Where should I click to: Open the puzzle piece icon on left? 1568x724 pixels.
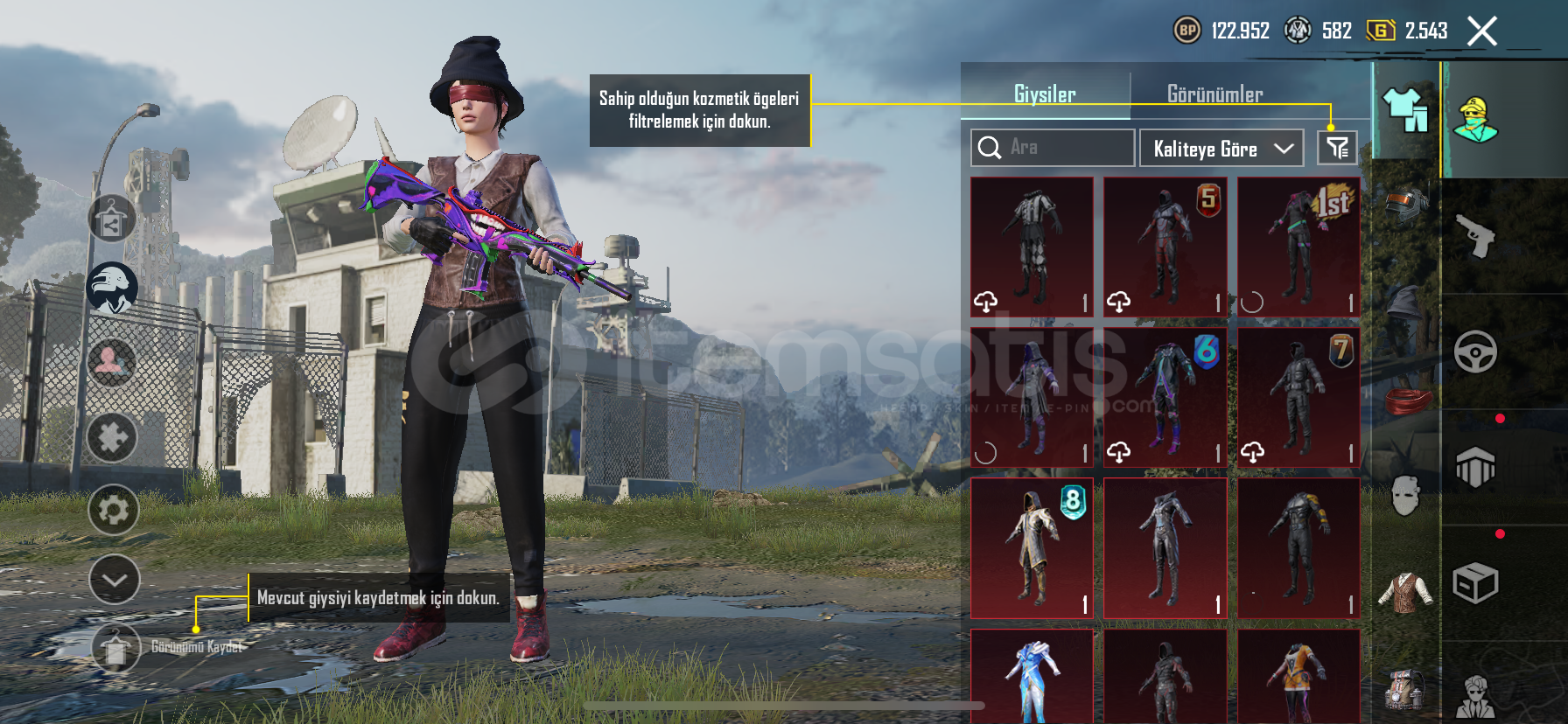click(113, 437)
